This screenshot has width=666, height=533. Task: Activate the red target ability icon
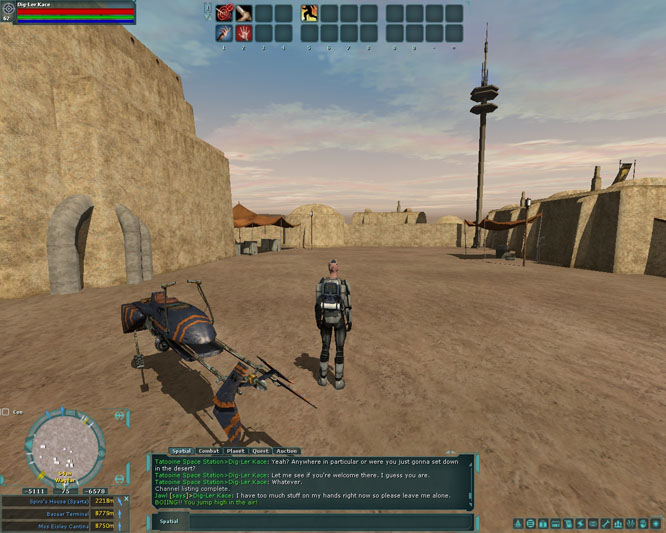[224, 13]
